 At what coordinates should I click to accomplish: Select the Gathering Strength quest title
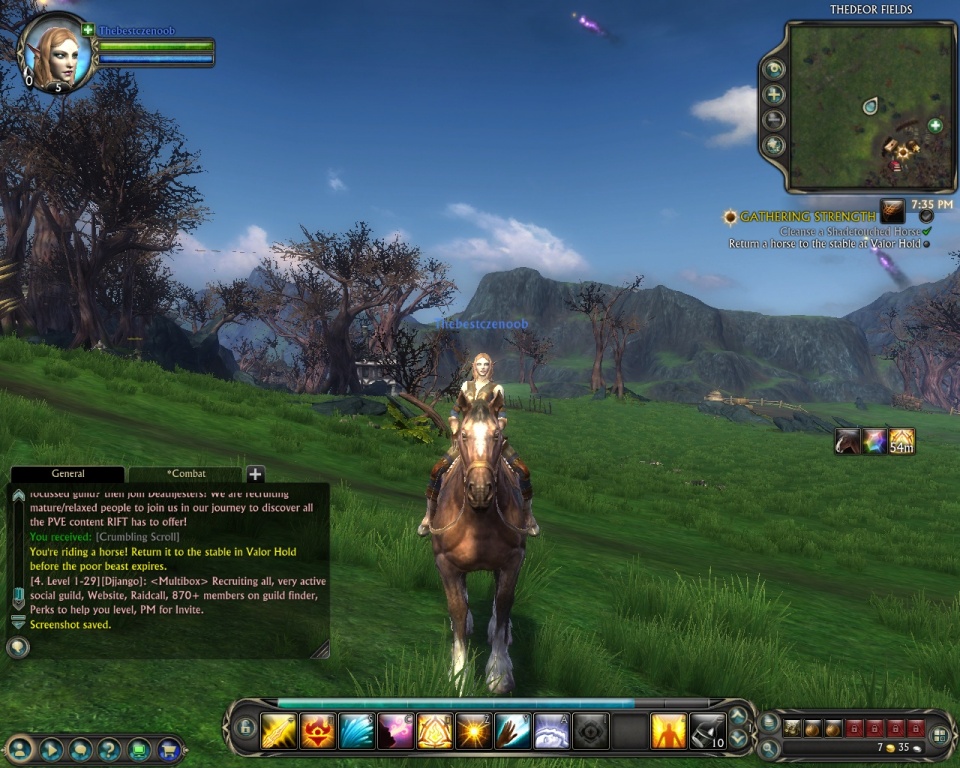(807, 216)
